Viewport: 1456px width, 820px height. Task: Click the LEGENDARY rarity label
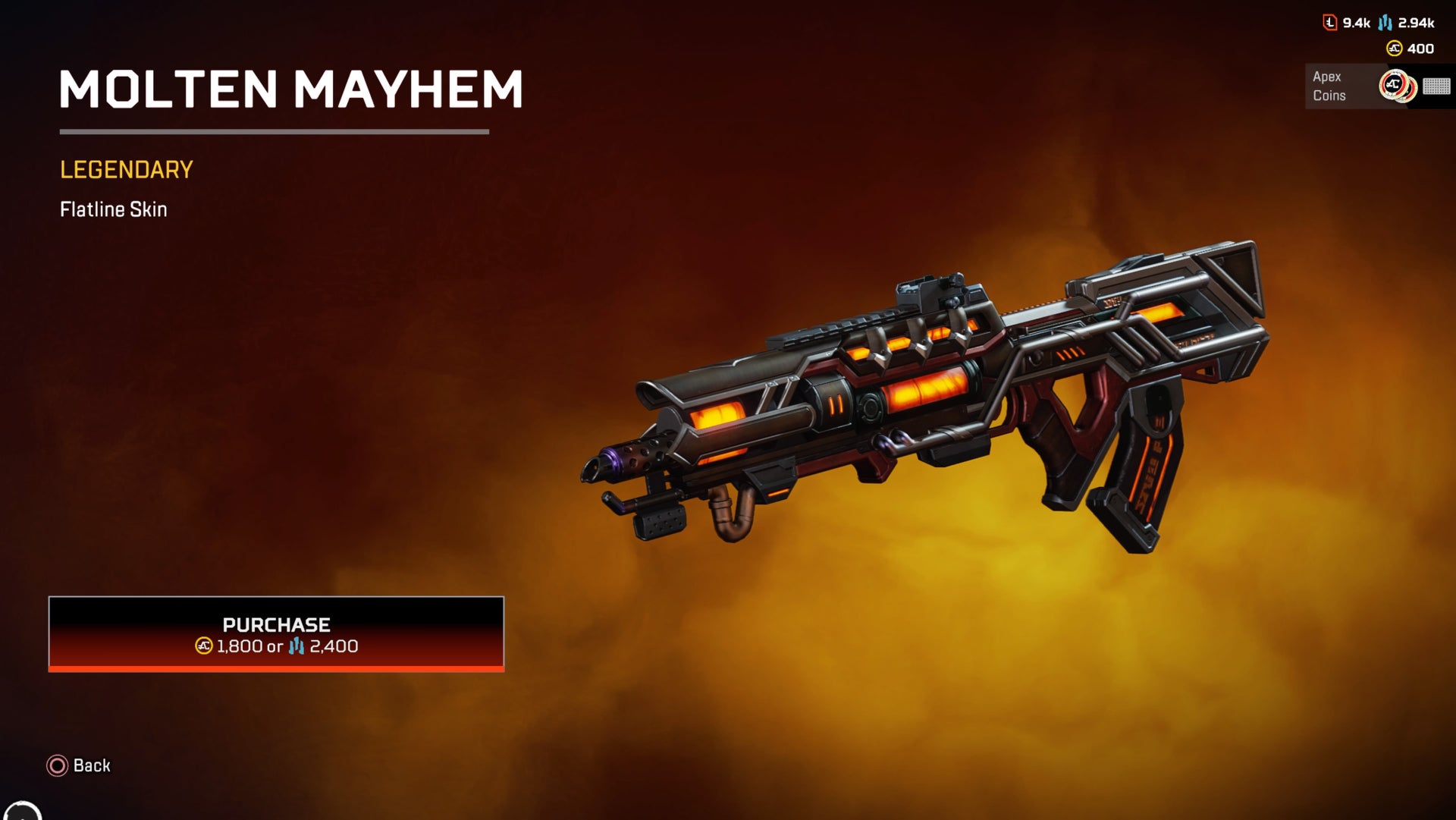pyautogui.click(x=125, y=171)
